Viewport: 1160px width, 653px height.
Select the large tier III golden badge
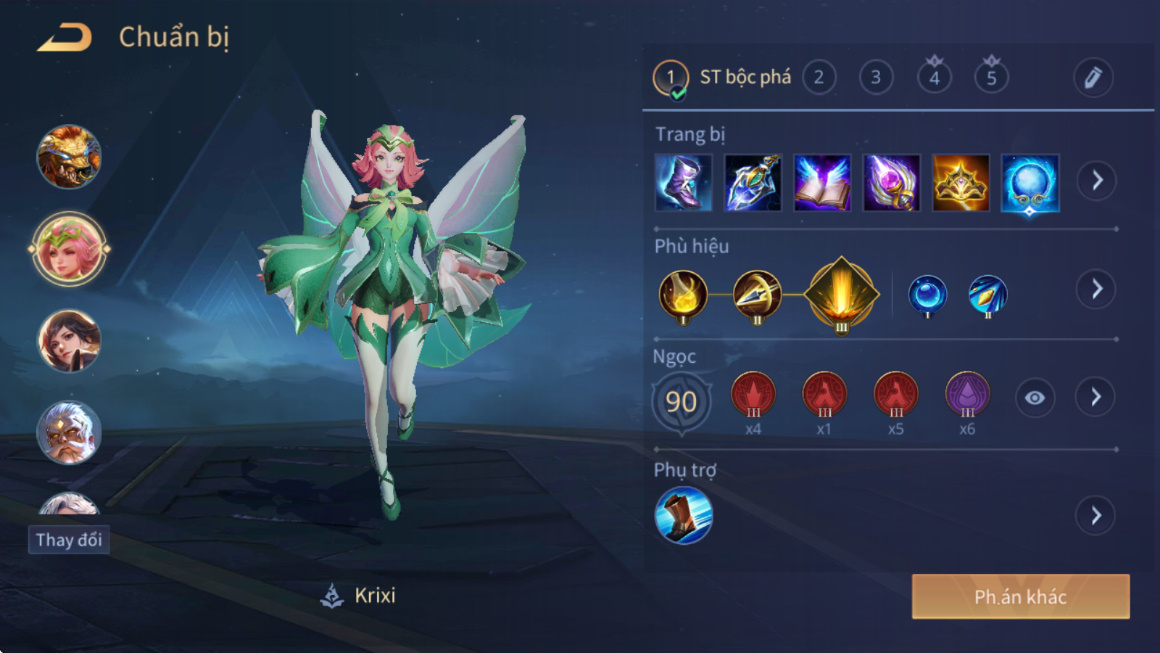(x=841, y=294)
